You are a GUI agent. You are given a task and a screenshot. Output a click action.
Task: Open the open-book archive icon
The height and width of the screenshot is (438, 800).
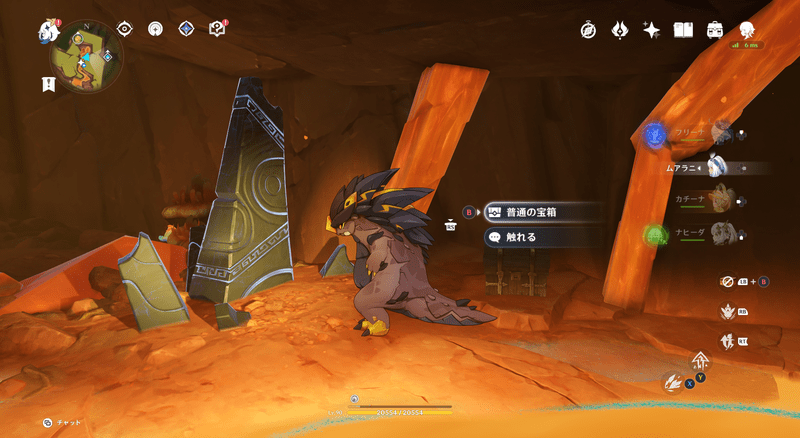pos(683,30)
